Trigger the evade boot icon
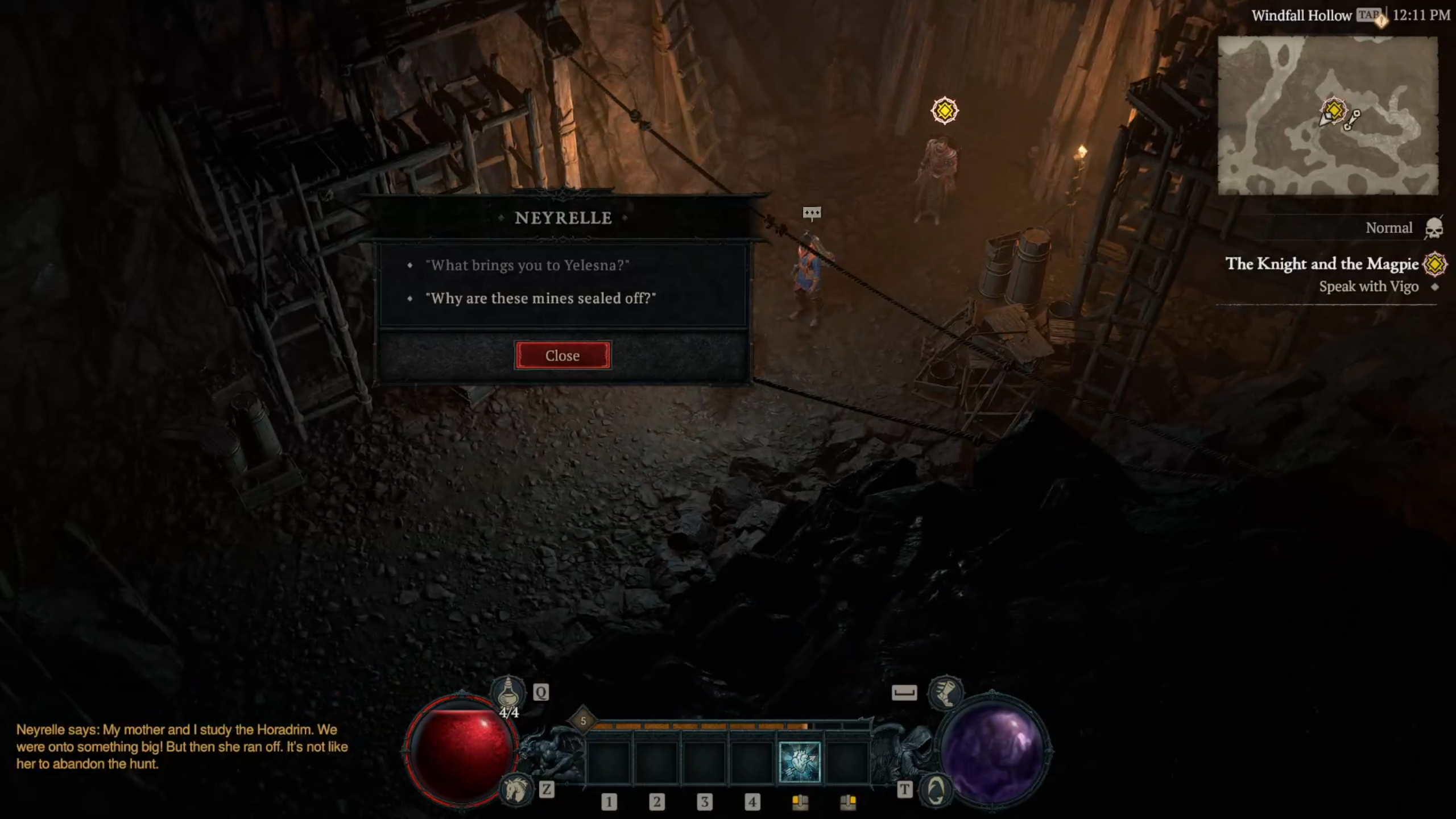 (945, 692)
